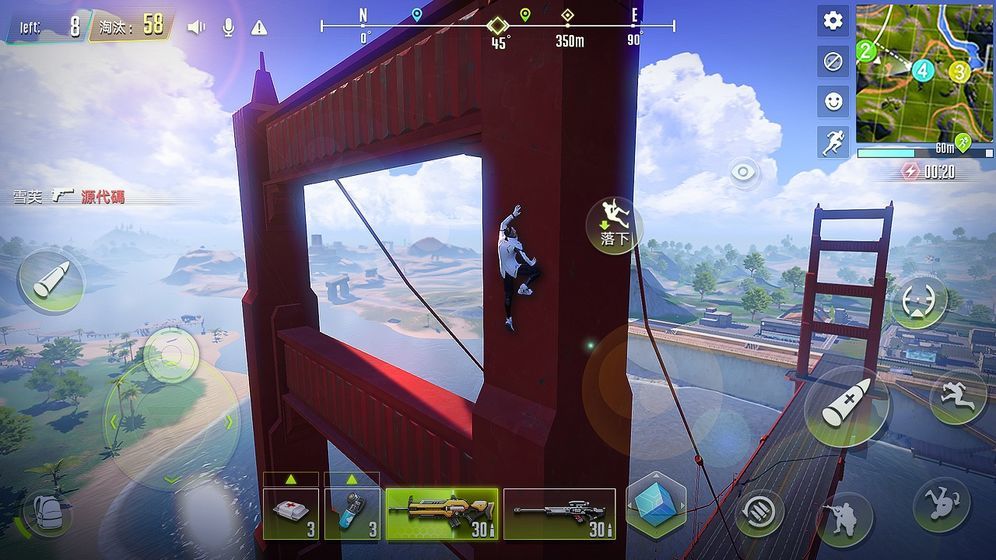
Task: Tap the jump button
Action: tap(958, 397)
